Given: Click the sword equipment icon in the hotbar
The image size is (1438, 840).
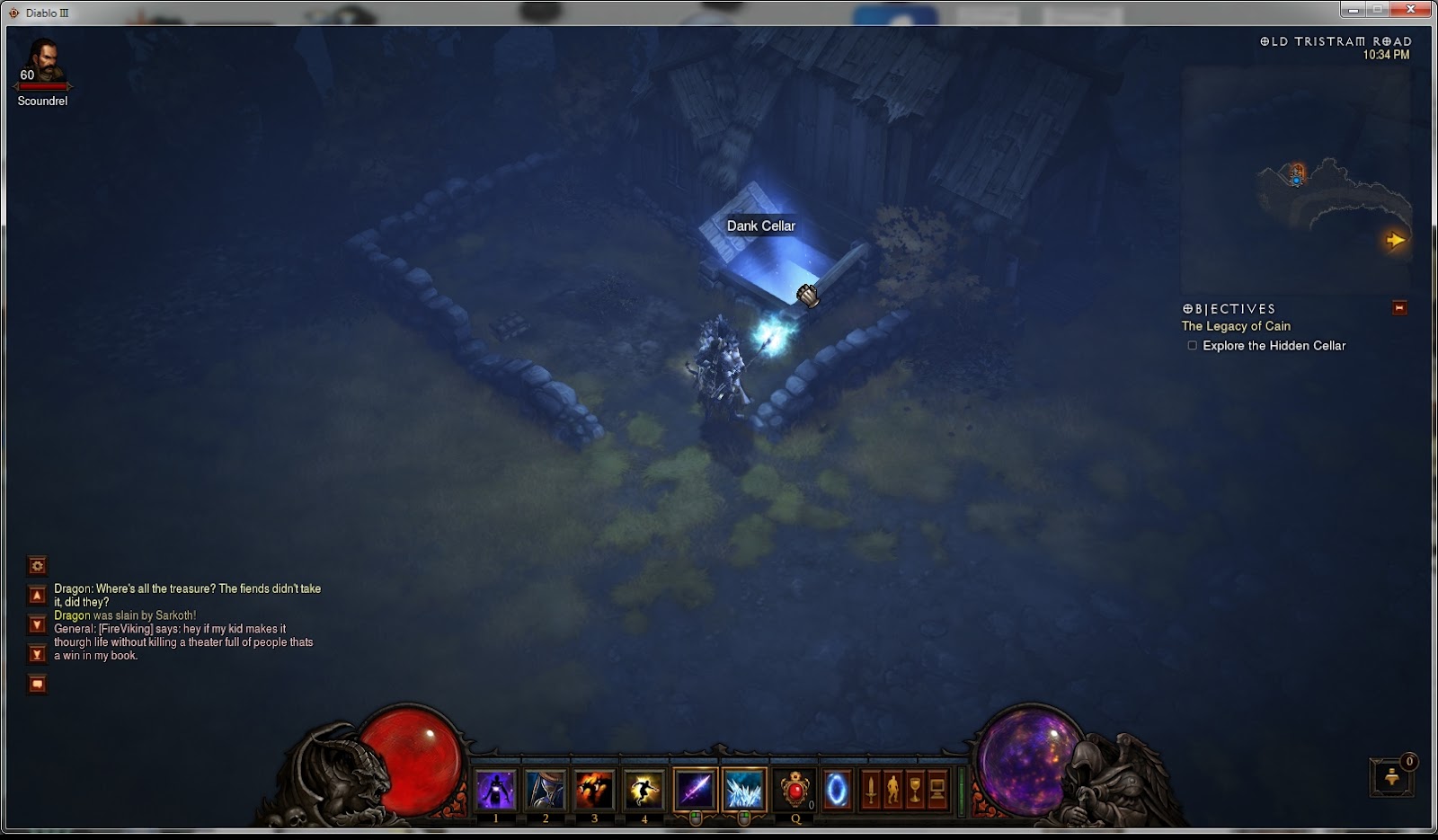Looking at the screenshot, I should coord(870,788).
